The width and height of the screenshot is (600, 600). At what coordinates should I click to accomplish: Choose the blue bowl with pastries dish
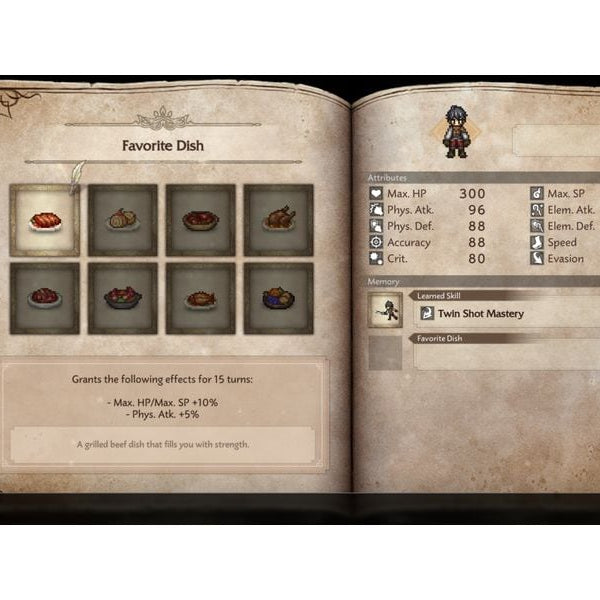pyautogui.click(x=278, y=298)
